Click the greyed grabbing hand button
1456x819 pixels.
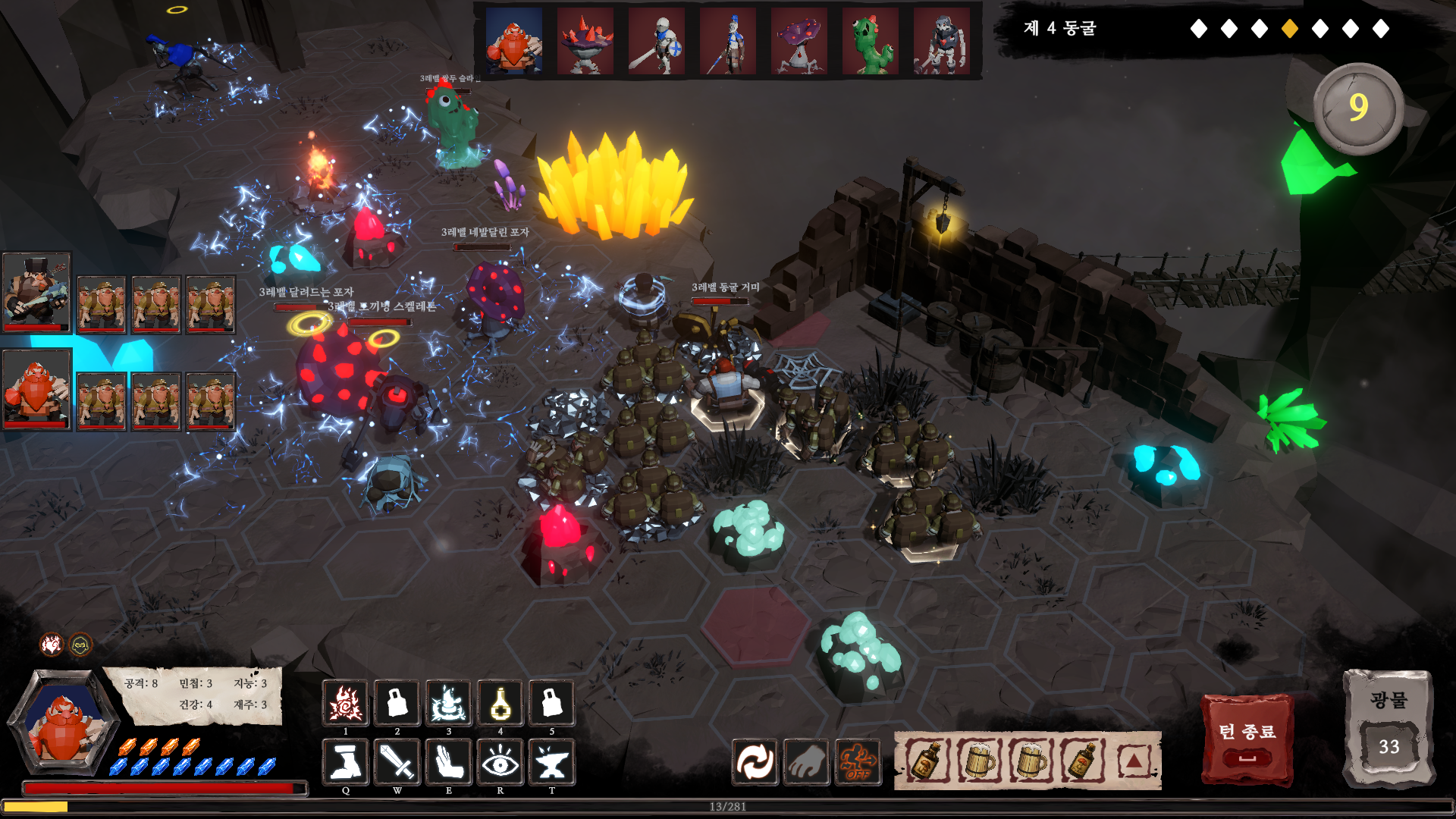tap(806, 762)
